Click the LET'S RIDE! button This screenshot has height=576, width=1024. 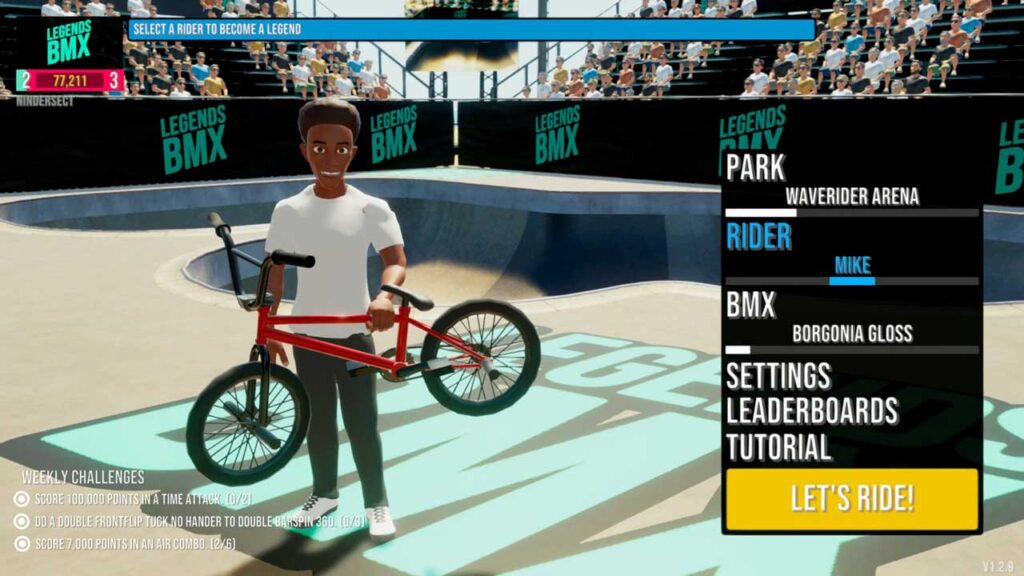(852, 499)
